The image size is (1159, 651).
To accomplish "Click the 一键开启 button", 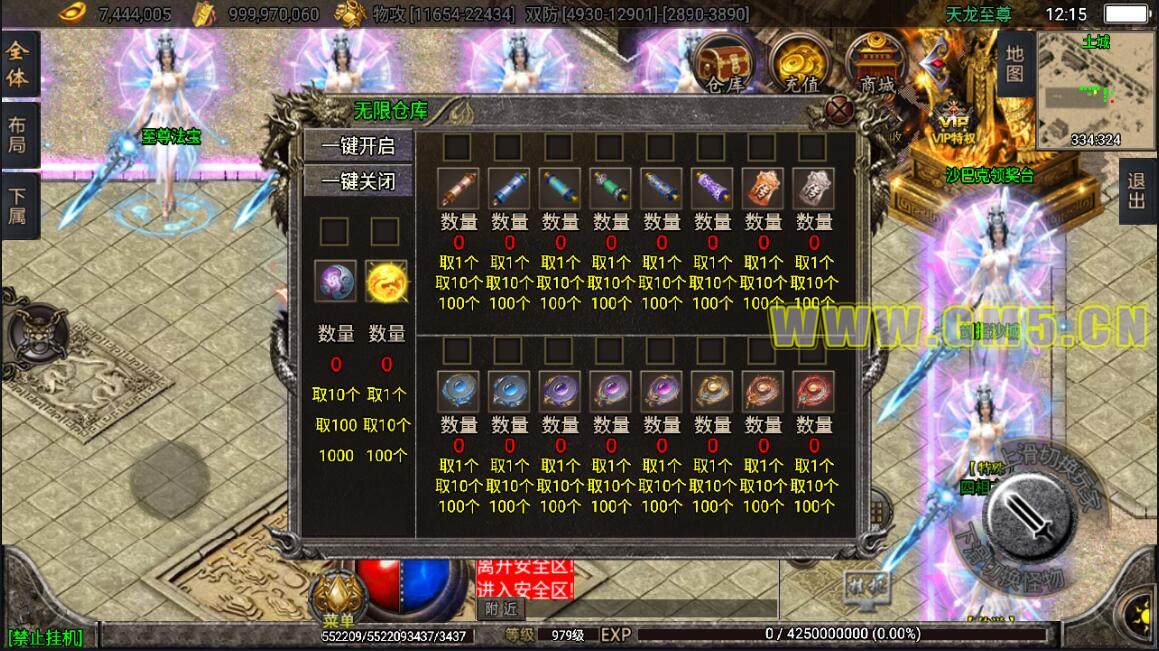I will pyautogui.click(x=357, y=146).
